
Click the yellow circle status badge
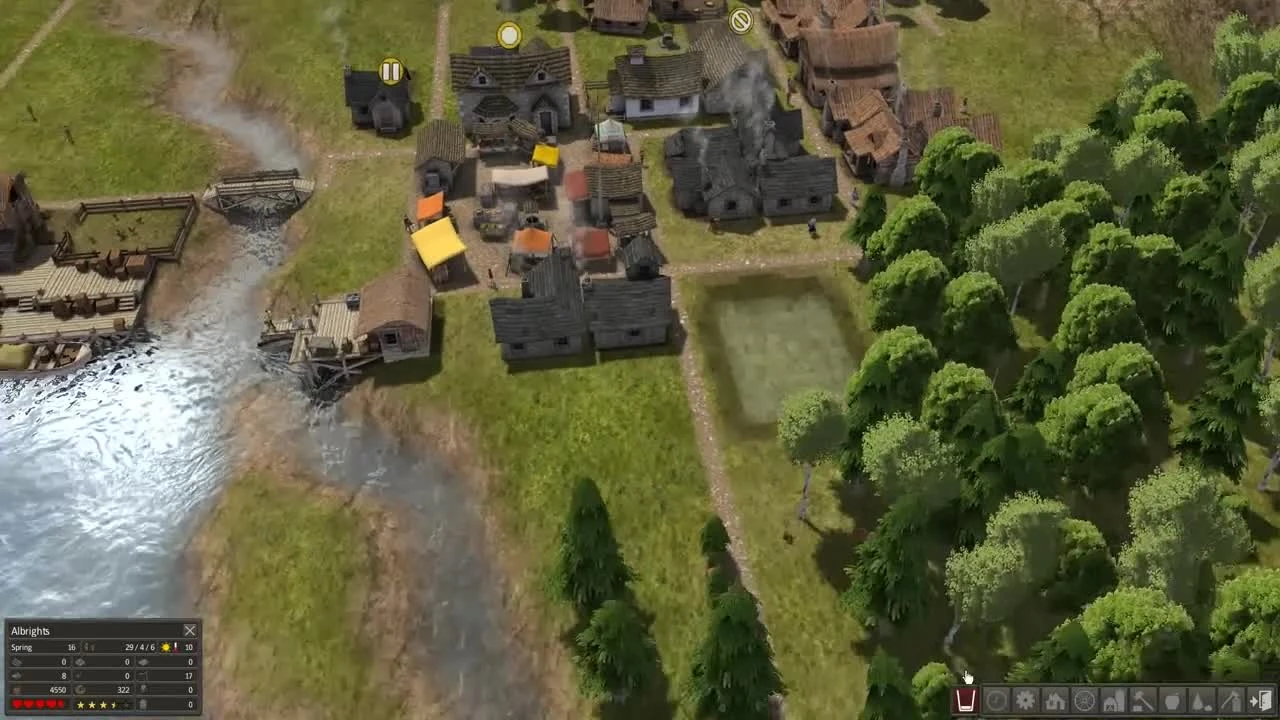tap(509, 35)
